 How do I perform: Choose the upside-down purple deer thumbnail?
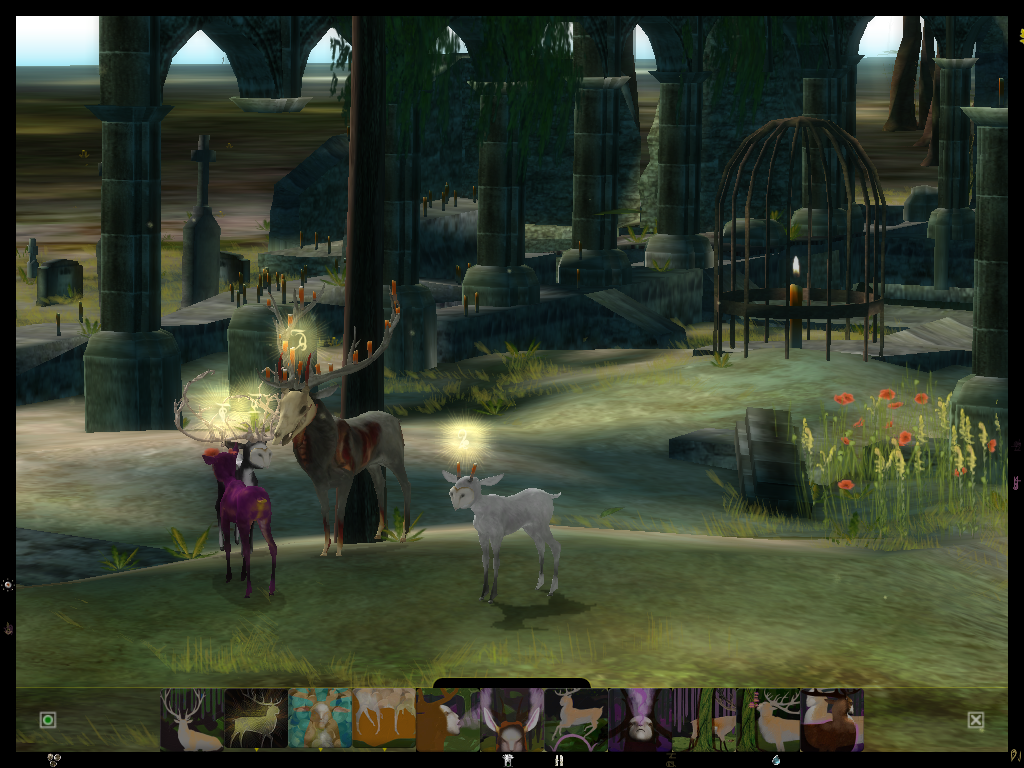(x=640, y=719)
